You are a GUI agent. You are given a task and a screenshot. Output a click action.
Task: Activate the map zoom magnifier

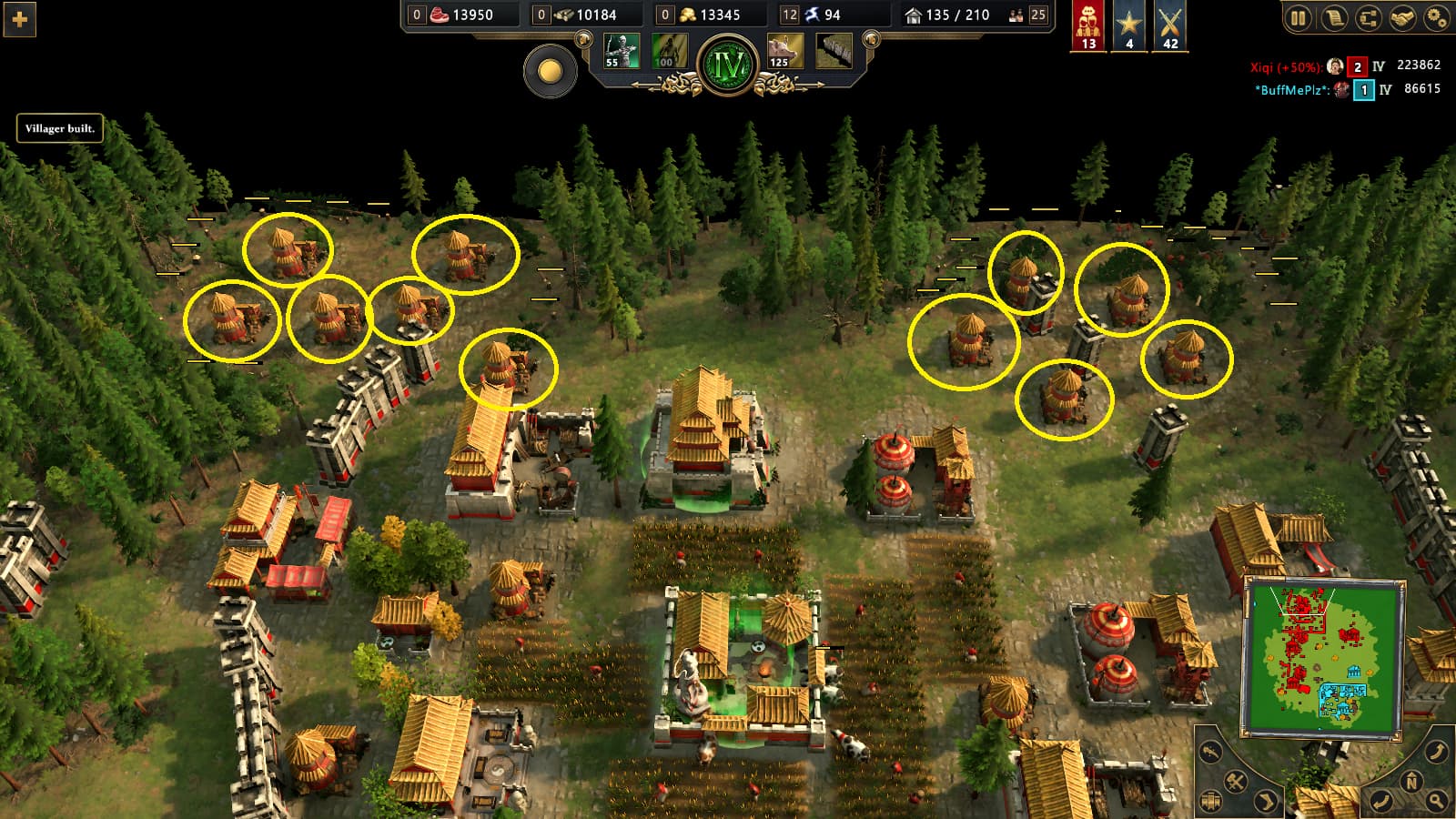1435,799
